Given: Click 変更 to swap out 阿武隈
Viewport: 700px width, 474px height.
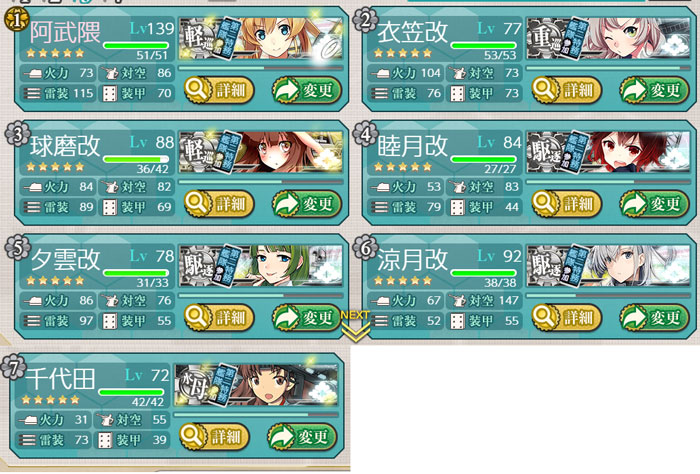Looking at the screenshot, I should point(306,90).
